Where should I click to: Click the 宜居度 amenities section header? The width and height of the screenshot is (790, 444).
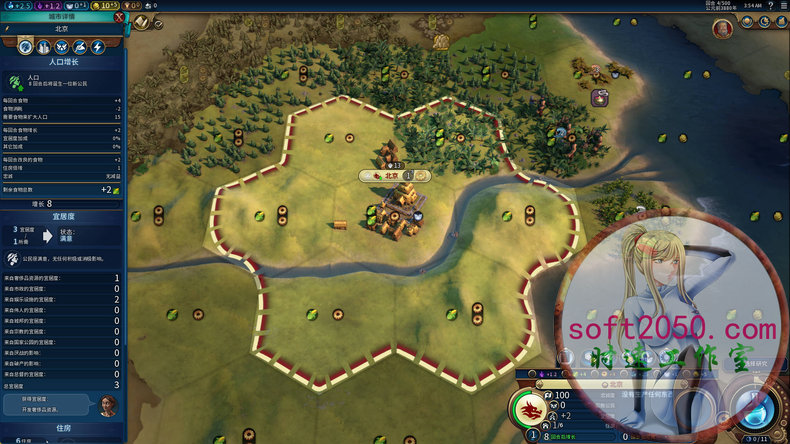point(62,215)
